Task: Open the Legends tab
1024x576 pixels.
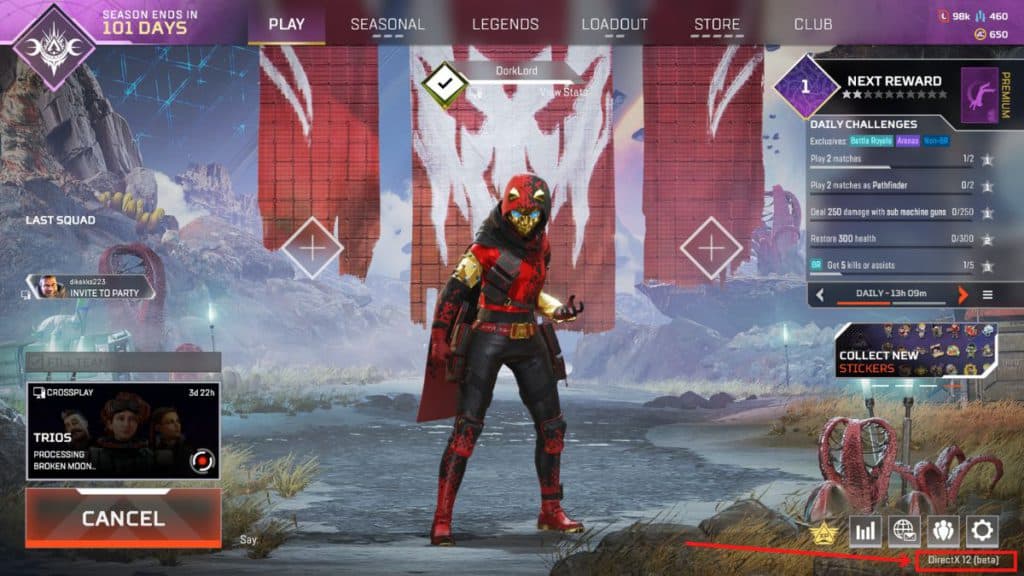Action: tap(505, 24)
